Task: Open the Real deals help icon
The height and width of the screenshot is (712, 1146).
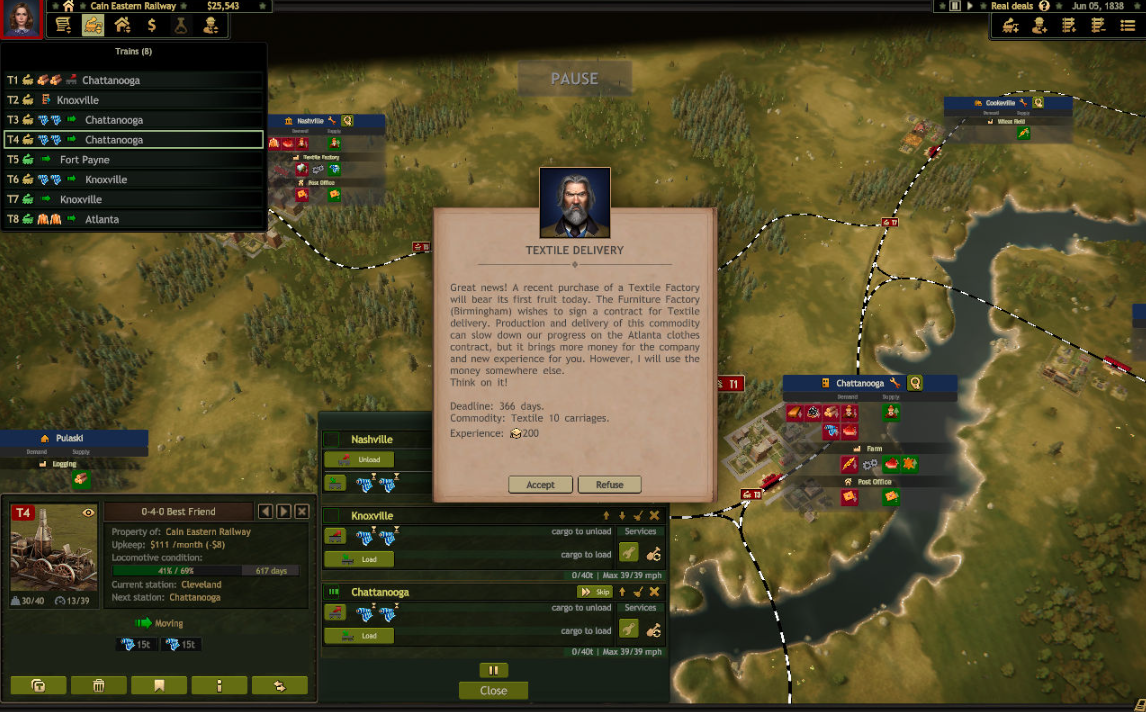Action: (x=1044, y=6)
